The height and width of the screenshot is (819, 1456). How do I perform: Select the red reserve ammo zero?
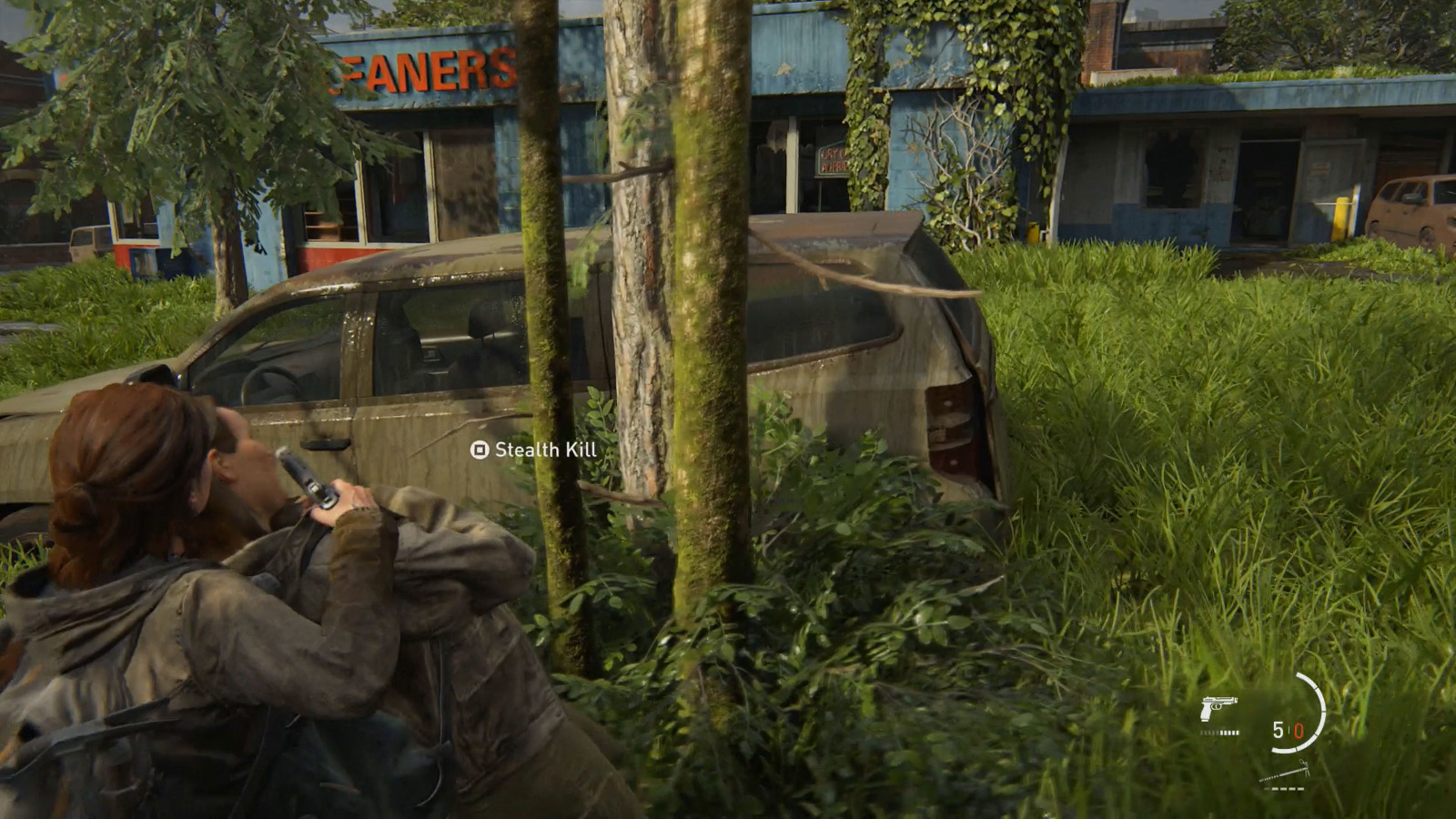pyautogui.click(x=1299, y=731)
